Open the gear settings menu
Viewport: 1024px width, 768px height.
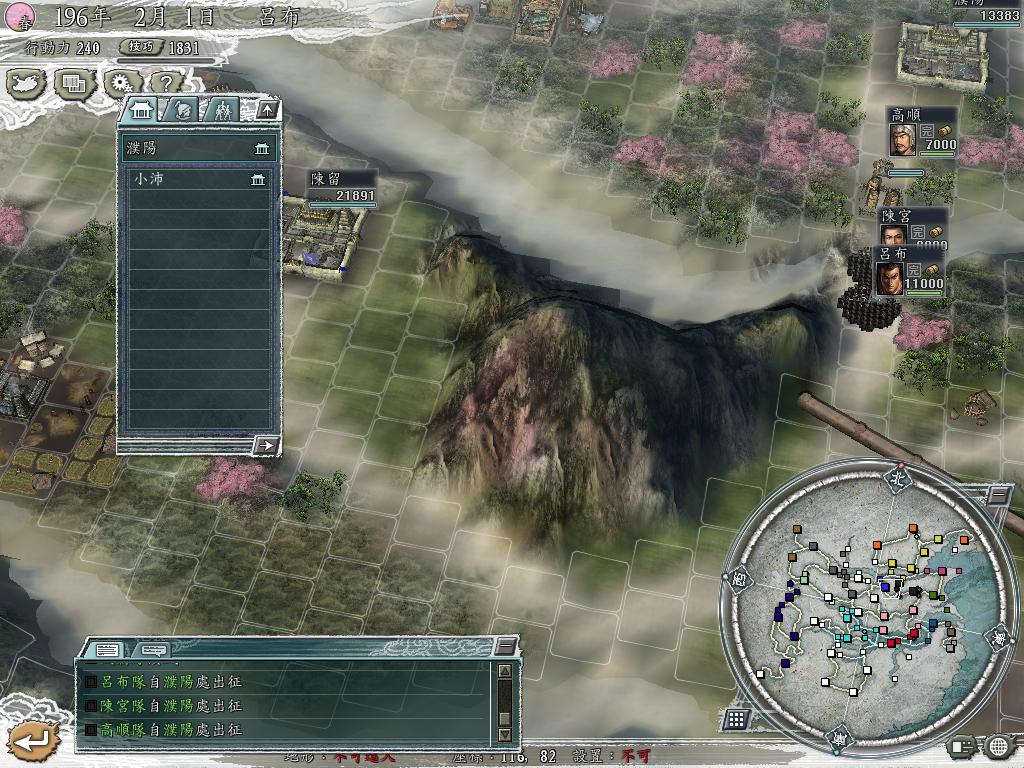pyautogui.click(x=122, y=83)
